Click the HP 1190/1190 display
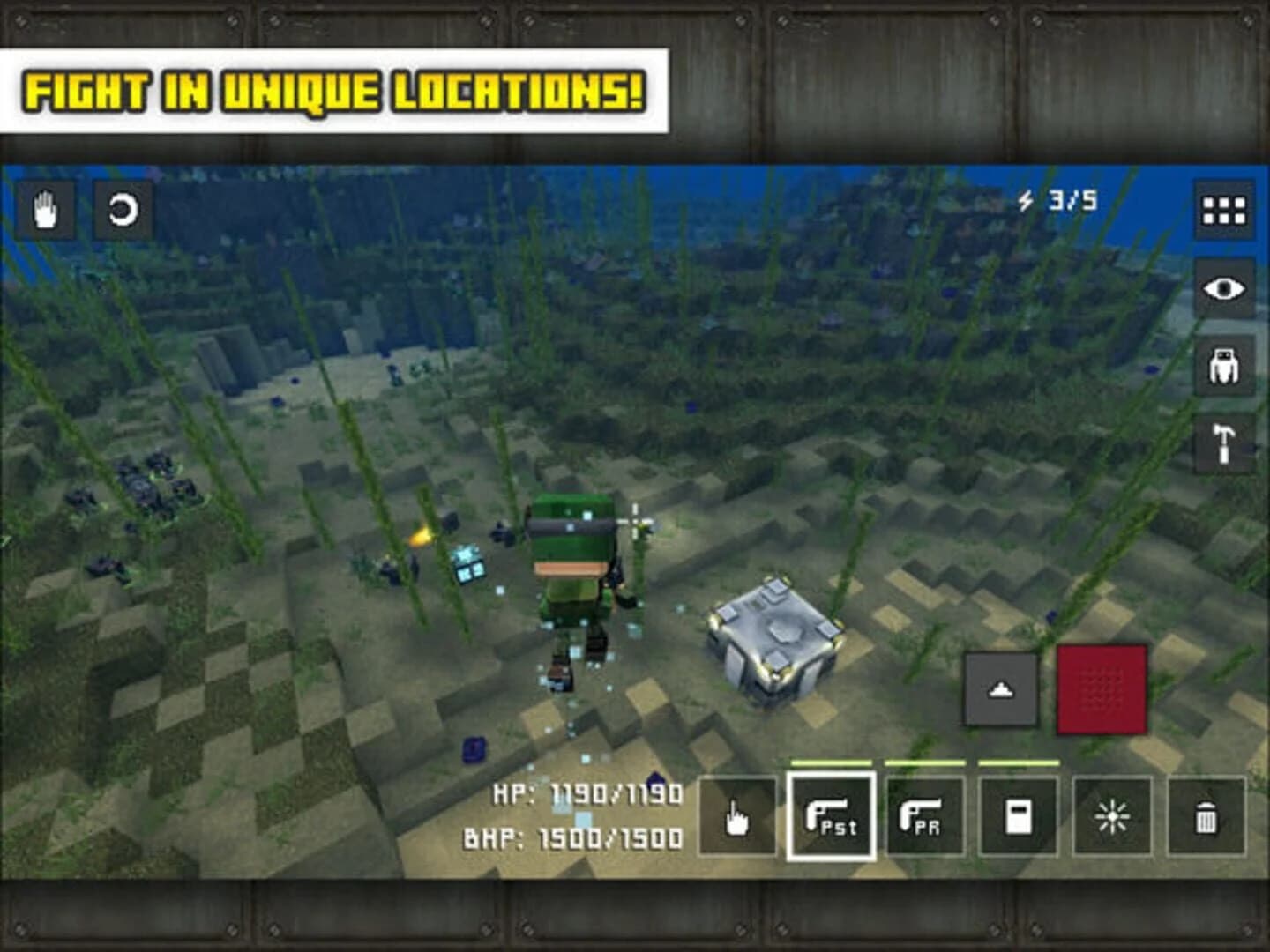This screenshot has height=952, width=1270. pyautogui.click(x=586, y=796)
